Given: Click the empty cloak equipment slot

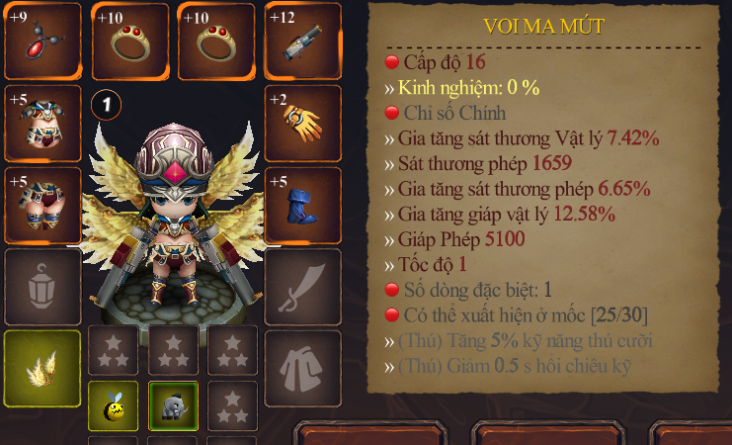Looking at the screenshot, I should tap(302, 368).
